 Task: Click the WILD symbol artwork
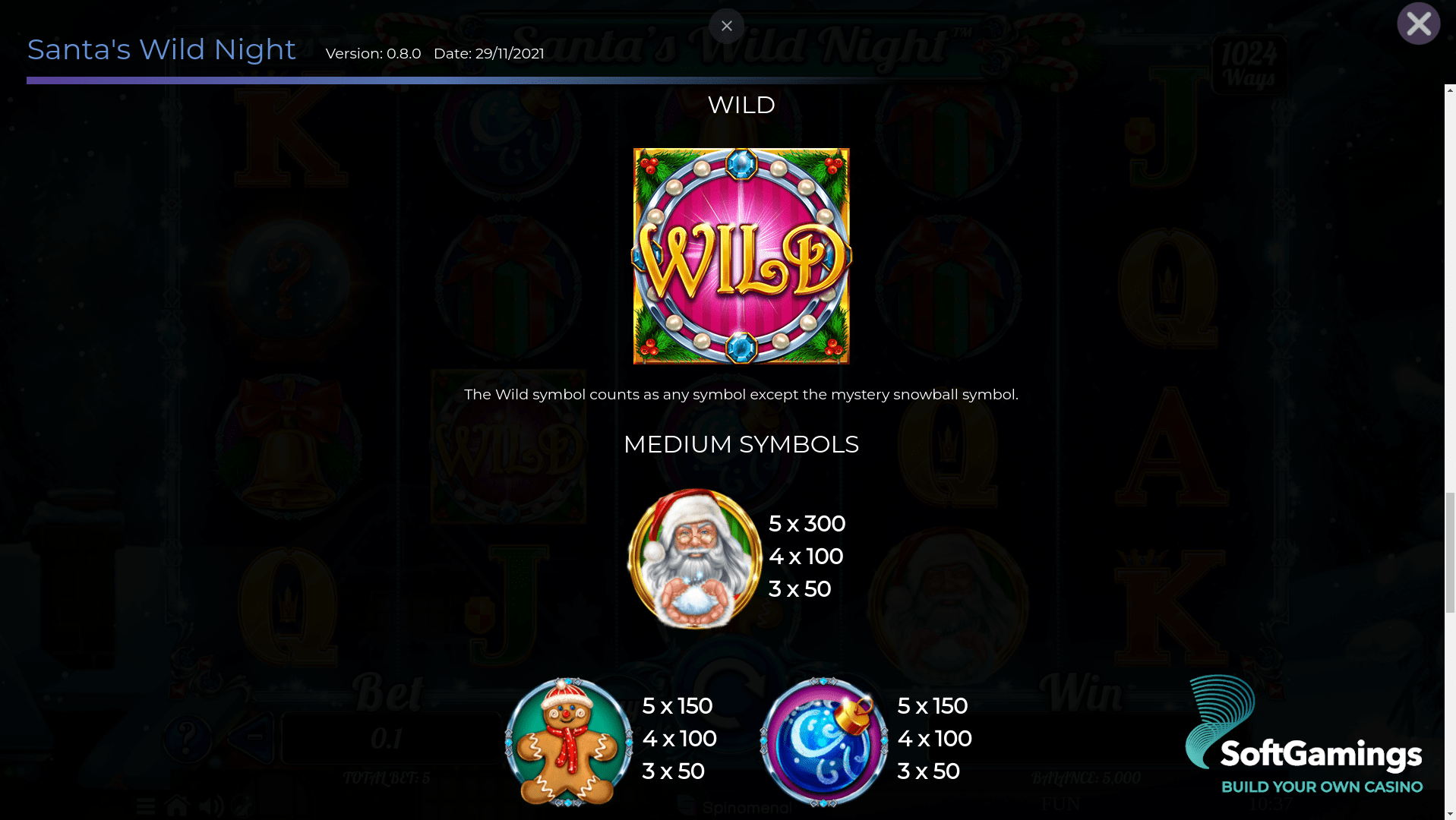point(740,255)
